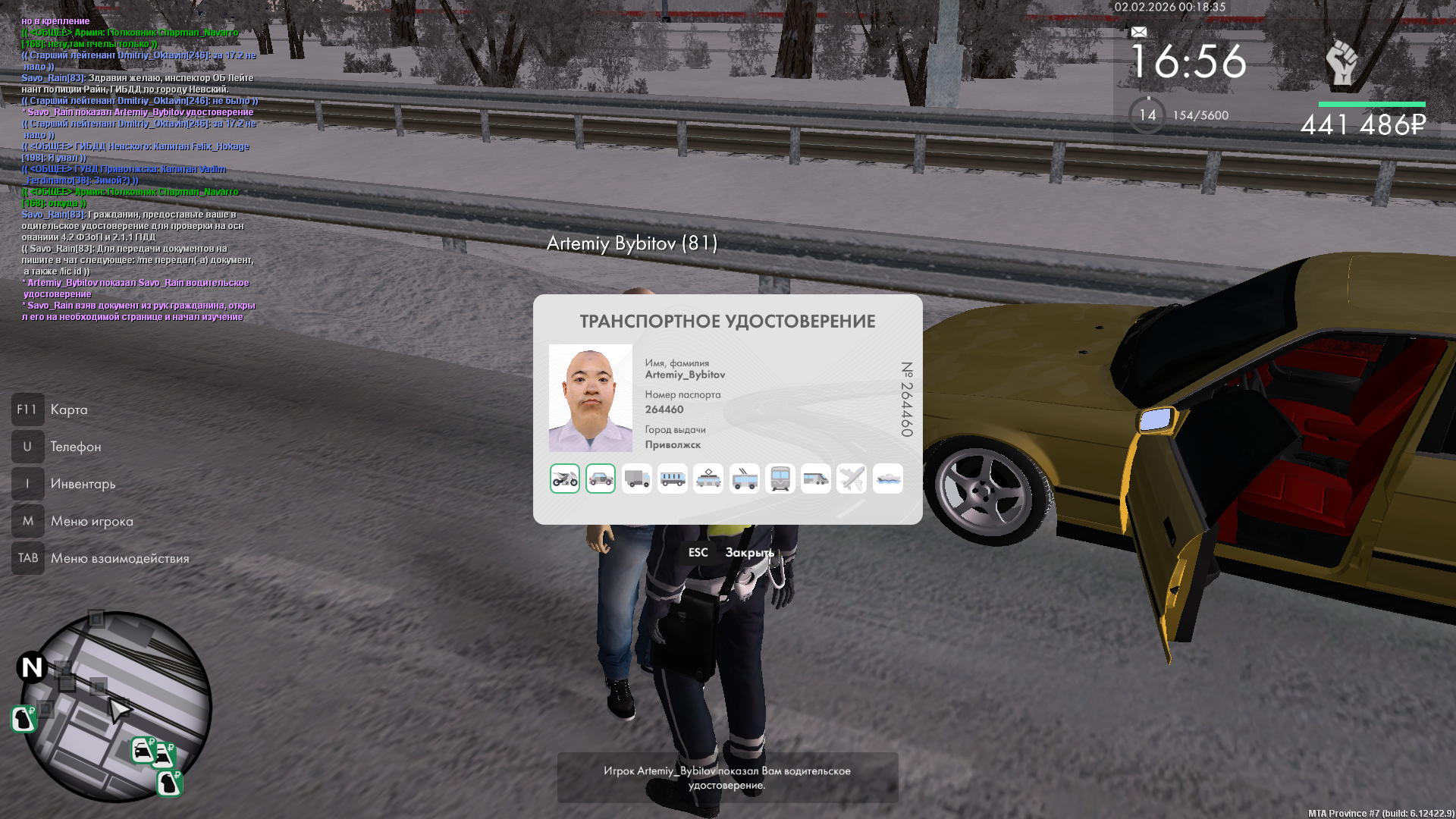Screen dimensions: 1456x819
Task: Close the license card via Закрыть
Action: click(748, 552)
